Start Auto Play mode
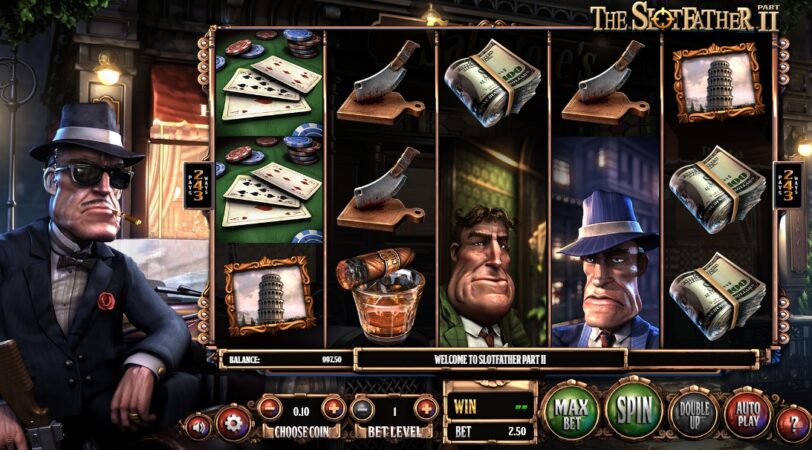This screenshot has width=812, height=450. 747,412
